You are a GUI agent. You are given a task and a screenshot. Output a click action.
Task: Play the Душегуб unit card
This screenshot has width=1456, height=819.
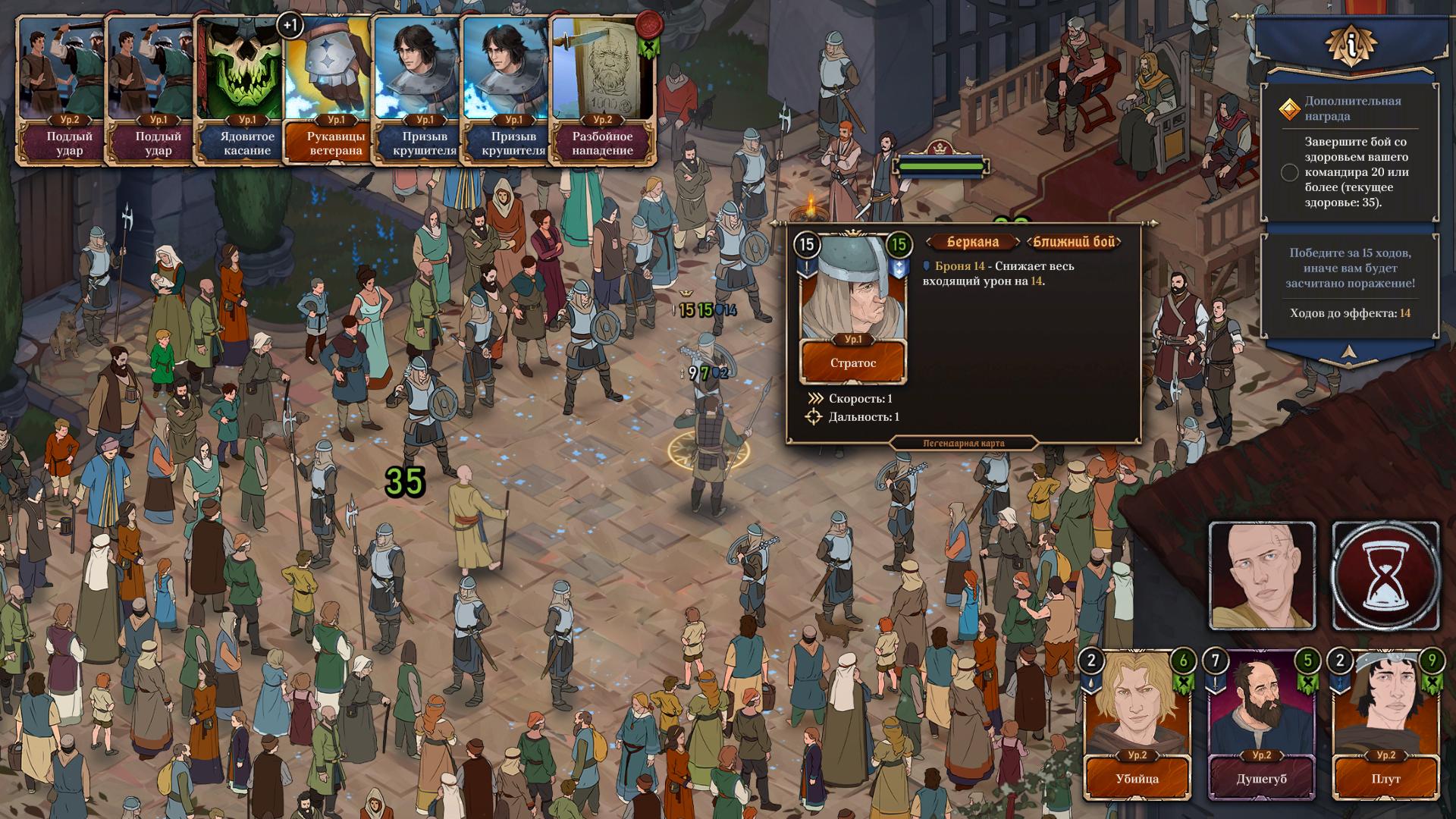(1261, 725)
